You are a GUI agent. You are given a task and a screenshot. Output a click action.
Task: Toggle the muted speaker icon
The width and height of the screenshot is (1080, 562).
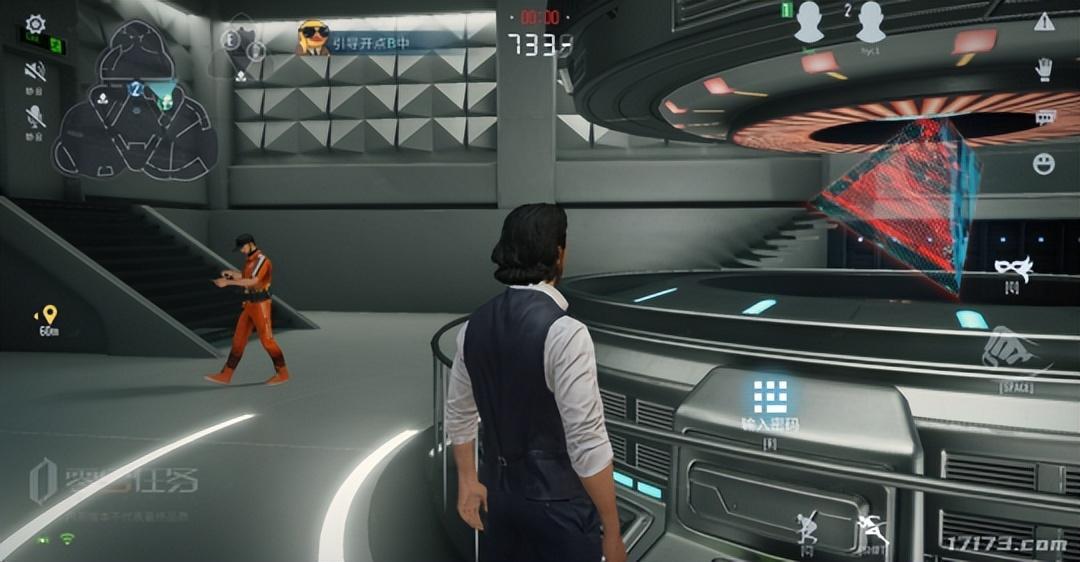[36, 72]
